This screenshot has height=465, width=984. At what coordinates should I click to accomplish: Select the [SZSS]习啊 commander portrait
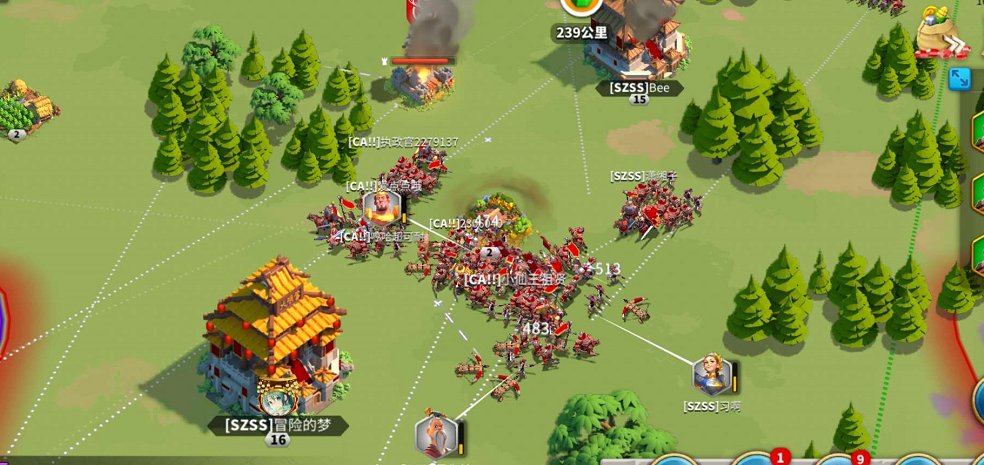coord(711,375)
